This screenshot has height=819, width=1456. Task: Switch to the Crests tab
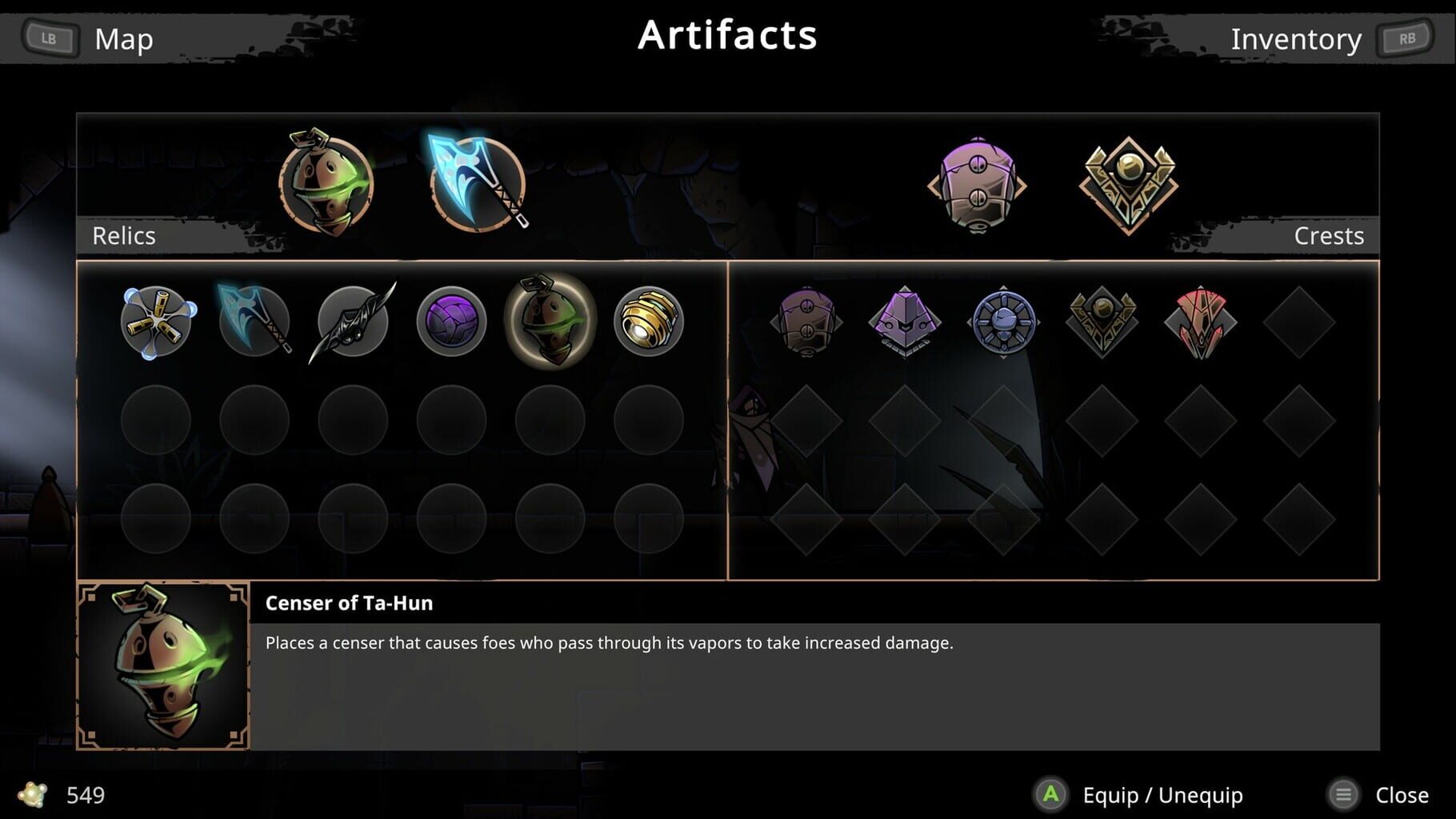pyautogui.click(x=1329, y=235)
